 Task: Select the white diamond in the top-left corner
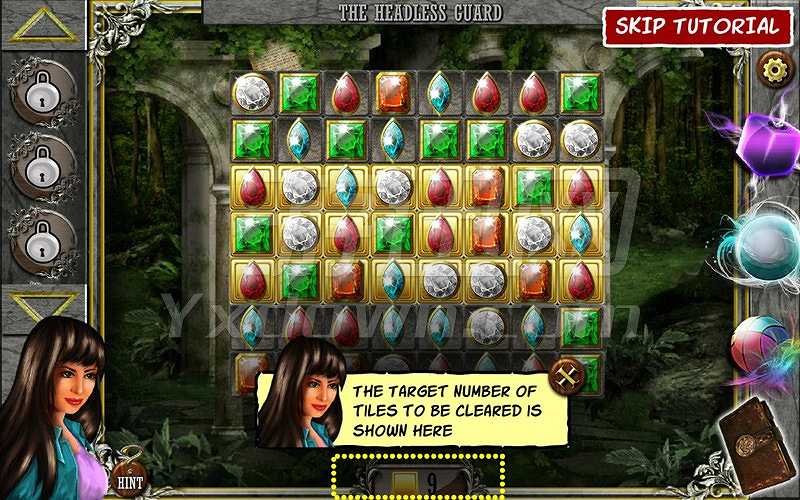click(252, 93)
